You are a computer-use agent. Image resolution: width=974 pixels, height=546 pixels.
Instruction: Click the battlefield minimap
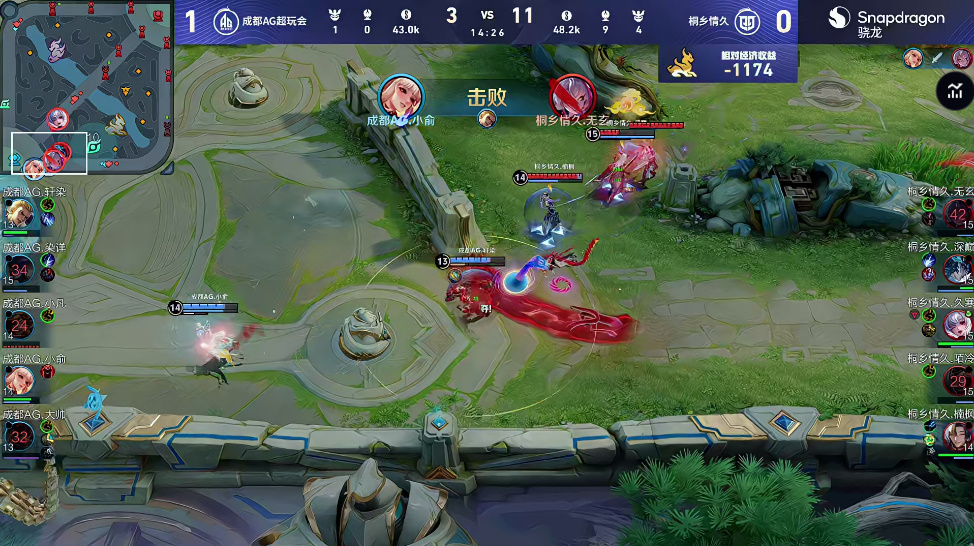[87, 87]
